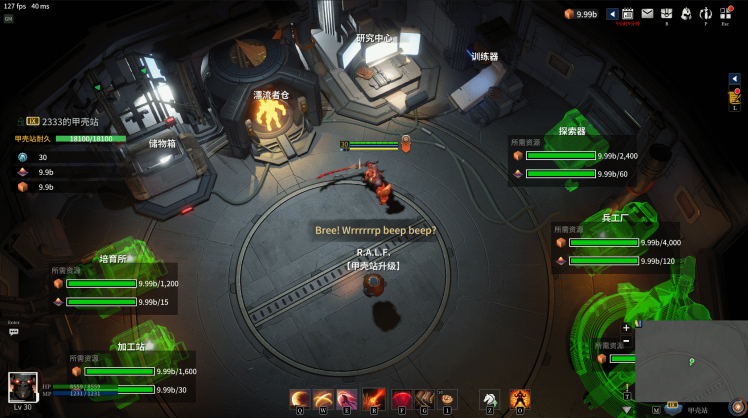
Task: Open the mail envelope icon
Action: click(x=647, y=13)
